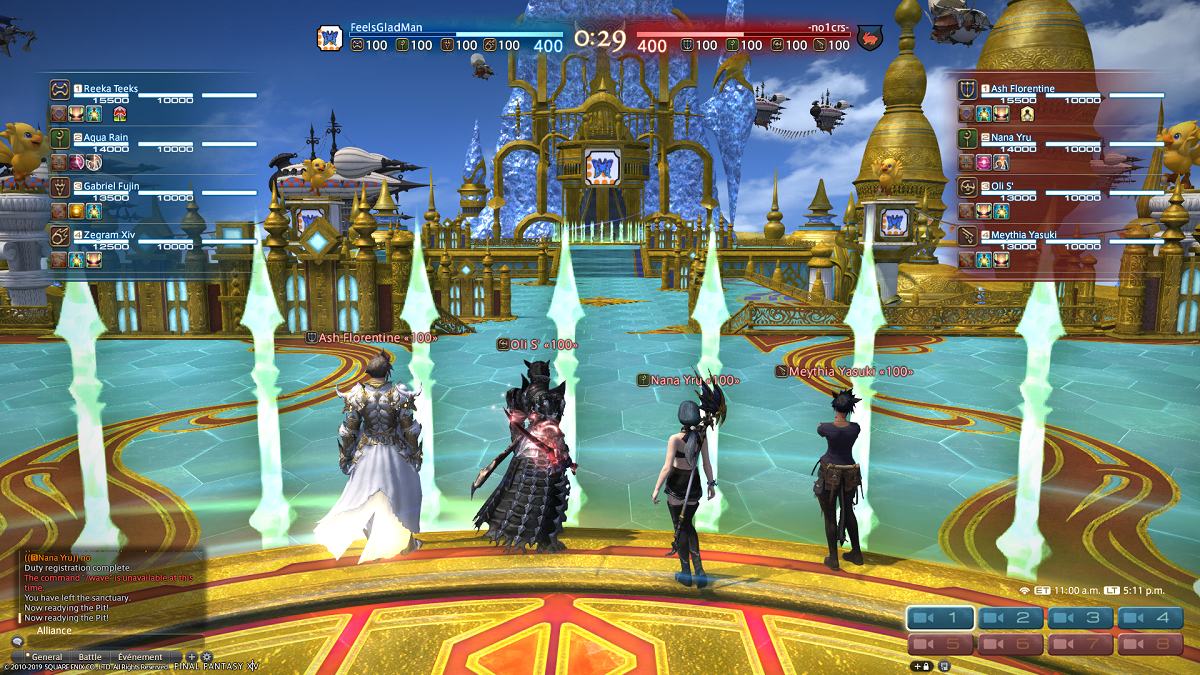Viewport: 1200px width, 675px height.
Task: Open chat log settings gear
Action: (207, 657)
